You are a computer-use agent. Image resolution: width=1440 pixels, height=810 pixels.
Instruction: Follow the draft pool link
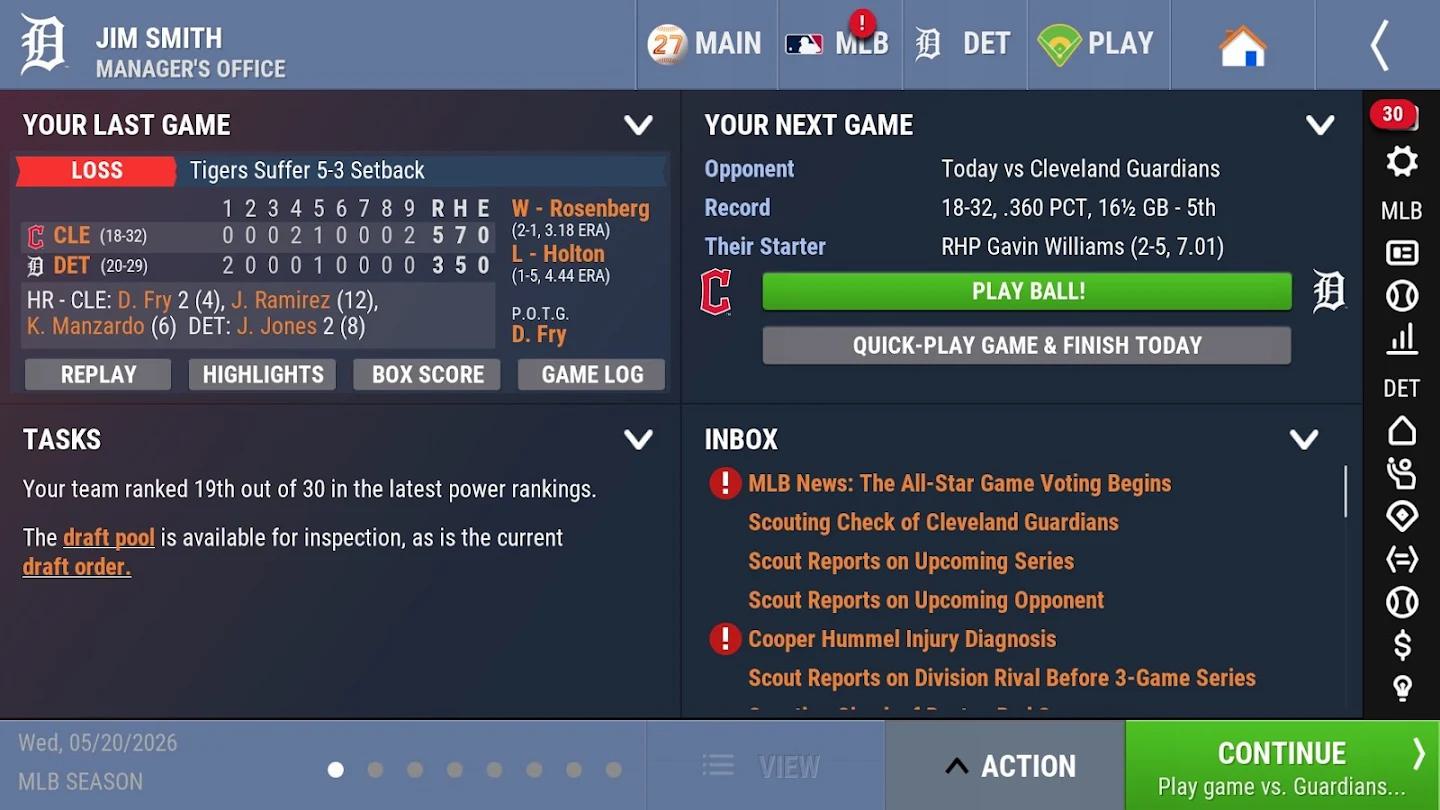109,538
